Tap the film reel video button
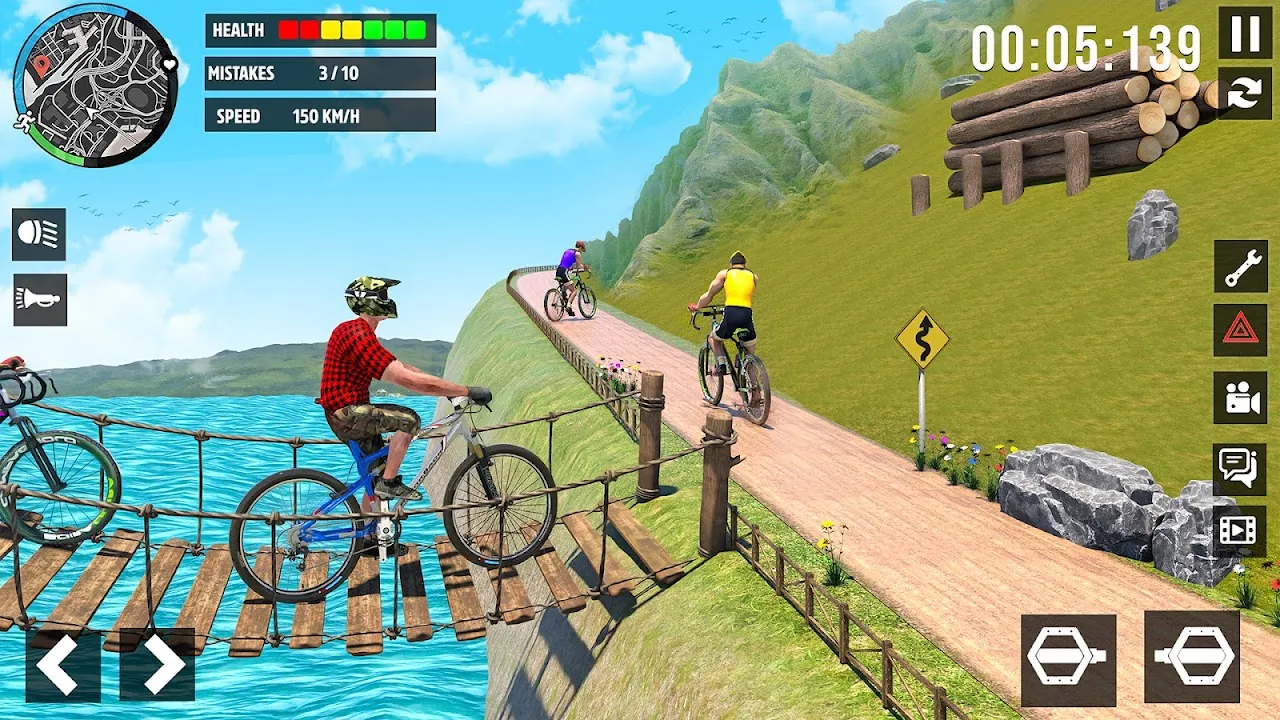The width and height of the screenshot is (1280, 720). coord(1241,530)
